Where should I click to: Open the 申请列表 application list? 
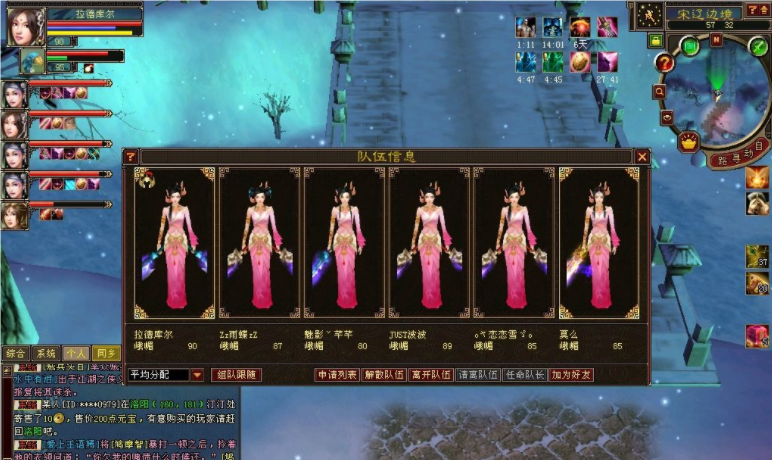pos(336,375)
